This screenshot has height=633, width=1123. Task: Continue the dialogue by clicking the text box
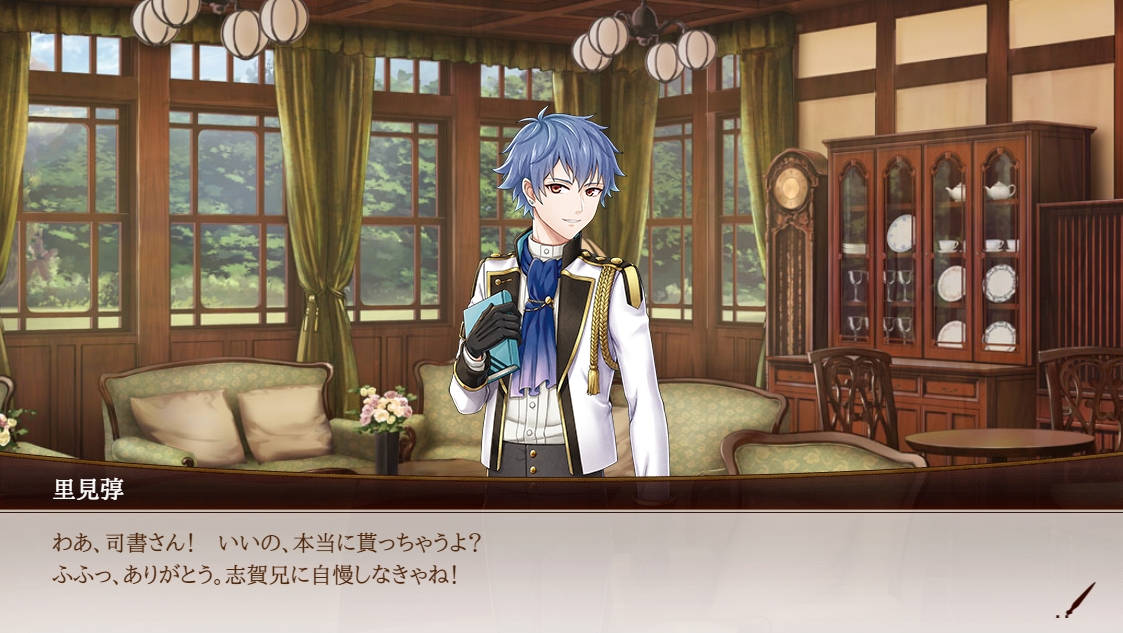[560, 572]
